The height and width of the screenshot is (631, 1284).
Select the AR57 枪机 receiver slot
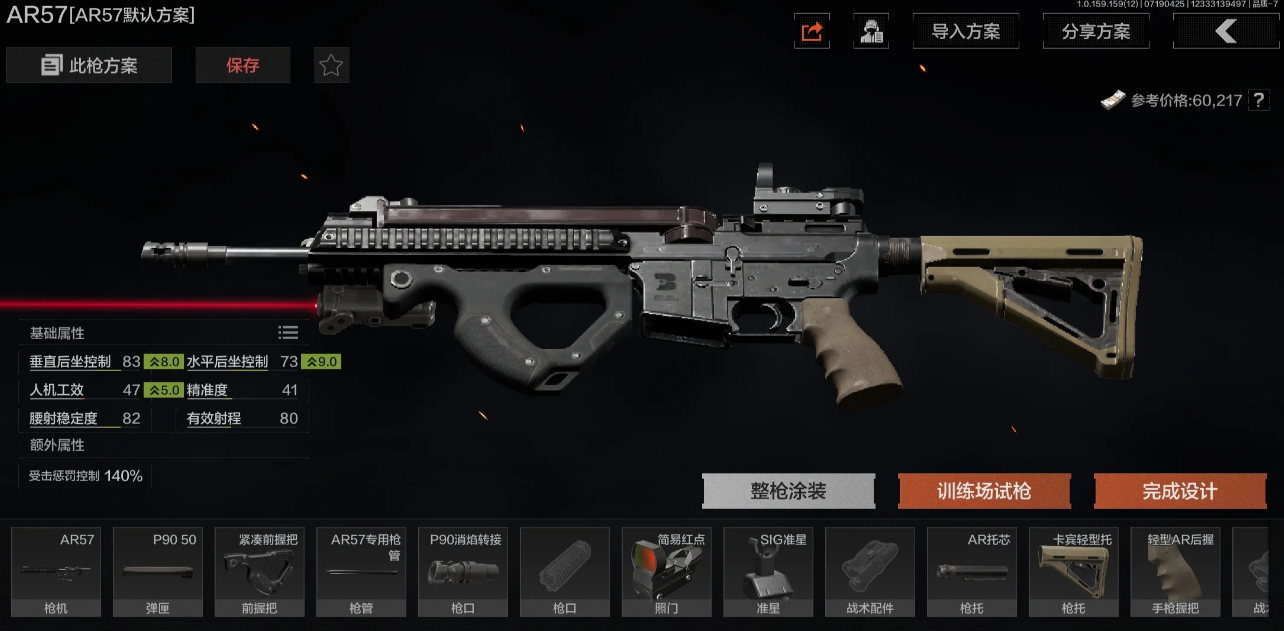pyautogui.click(x=56, y=572)
